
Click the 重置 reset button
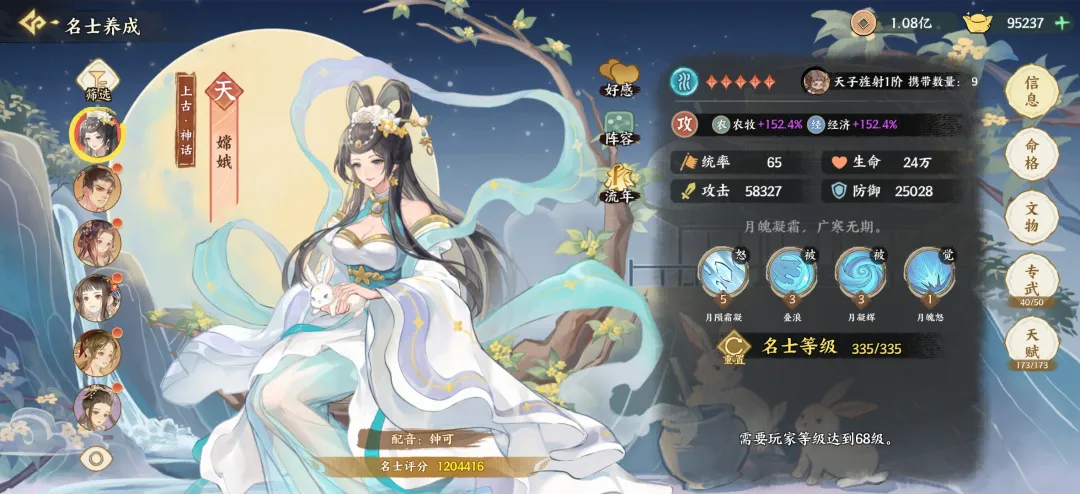pyautogui.click(x=734, y=347)
